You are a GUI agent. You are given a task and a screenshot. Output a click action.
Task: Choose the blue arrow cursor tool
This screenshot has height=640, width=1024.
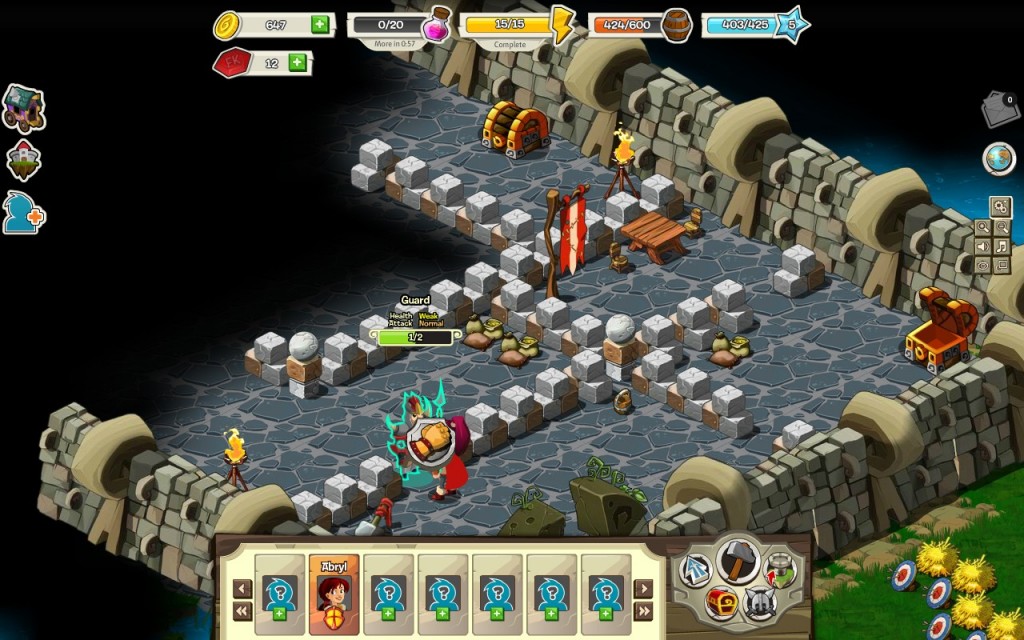(x=695, y=570)
